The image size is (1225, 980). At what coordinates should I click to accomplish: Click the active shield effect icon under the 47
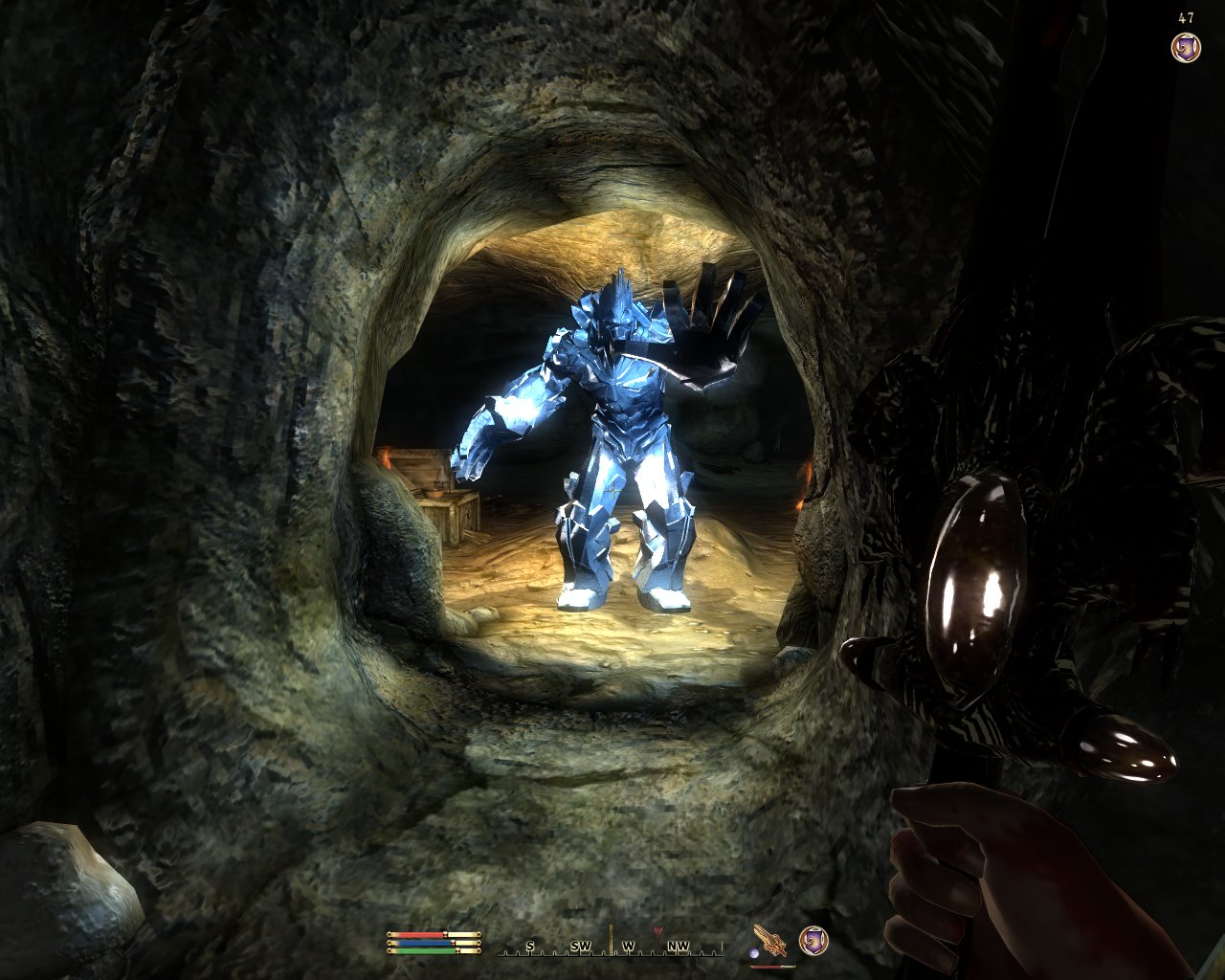(1186, 47)
